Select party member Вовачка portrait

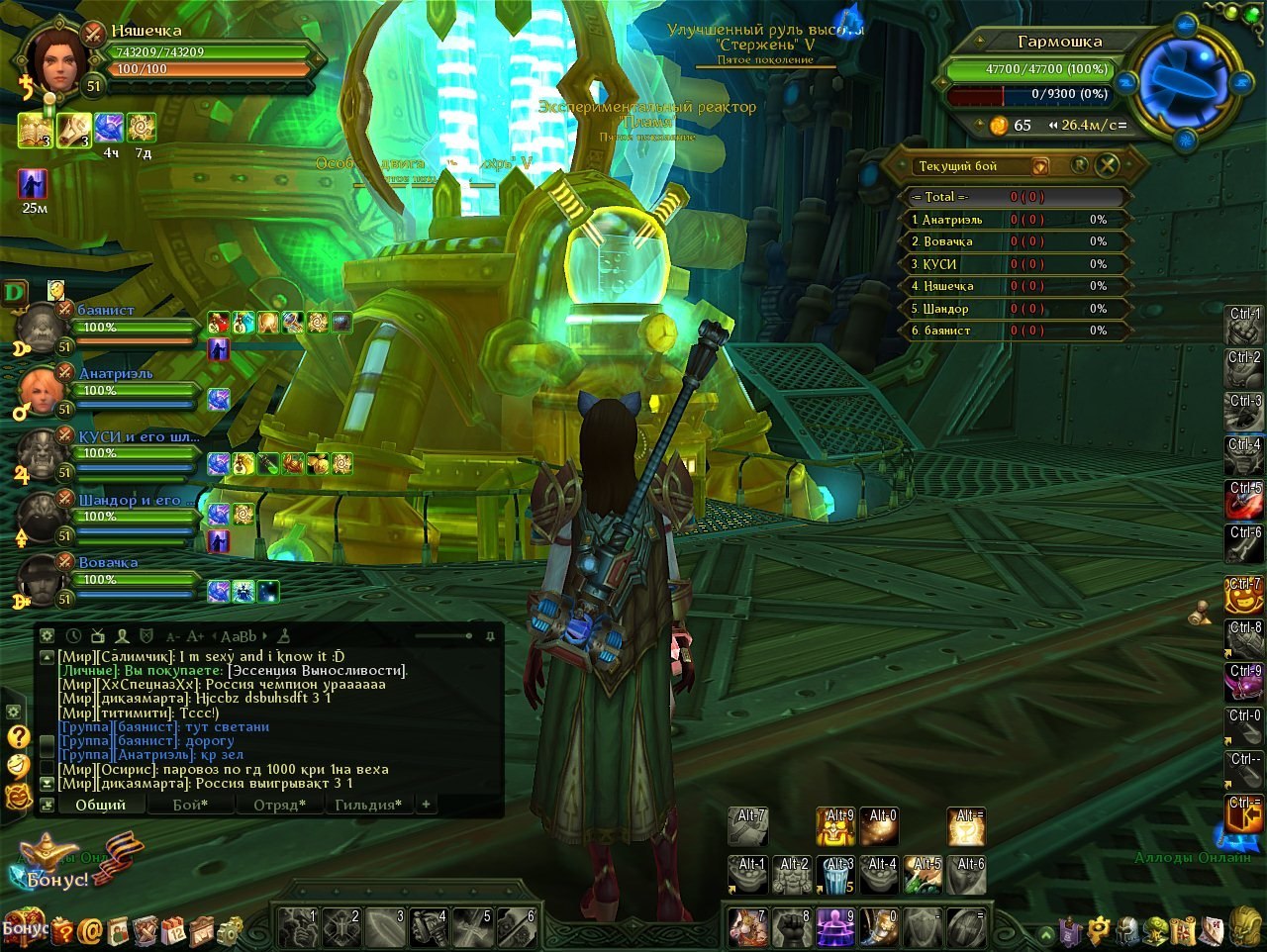[42, 580]
